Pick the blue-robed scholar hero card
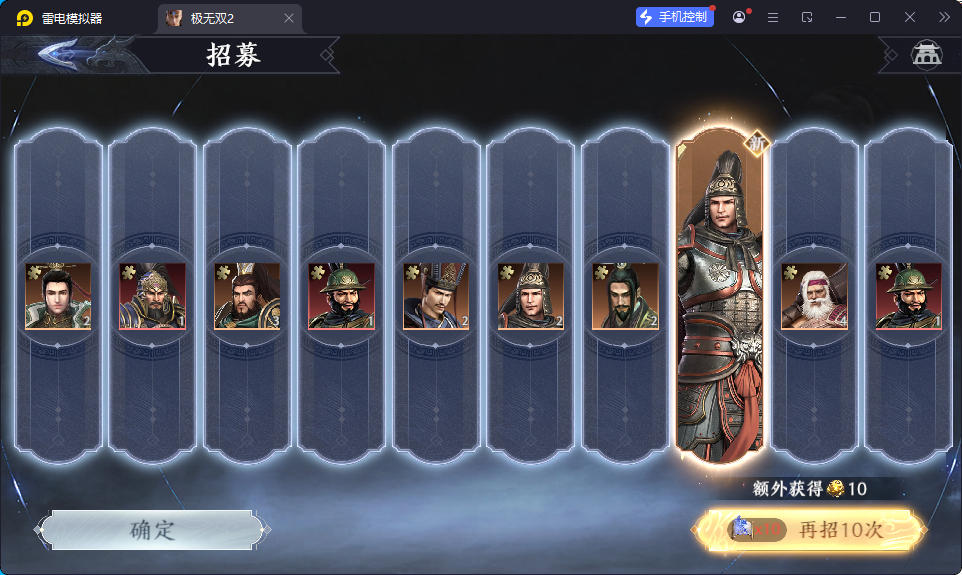962x575 pixels. pyautogui.click(x=436, y=296)
